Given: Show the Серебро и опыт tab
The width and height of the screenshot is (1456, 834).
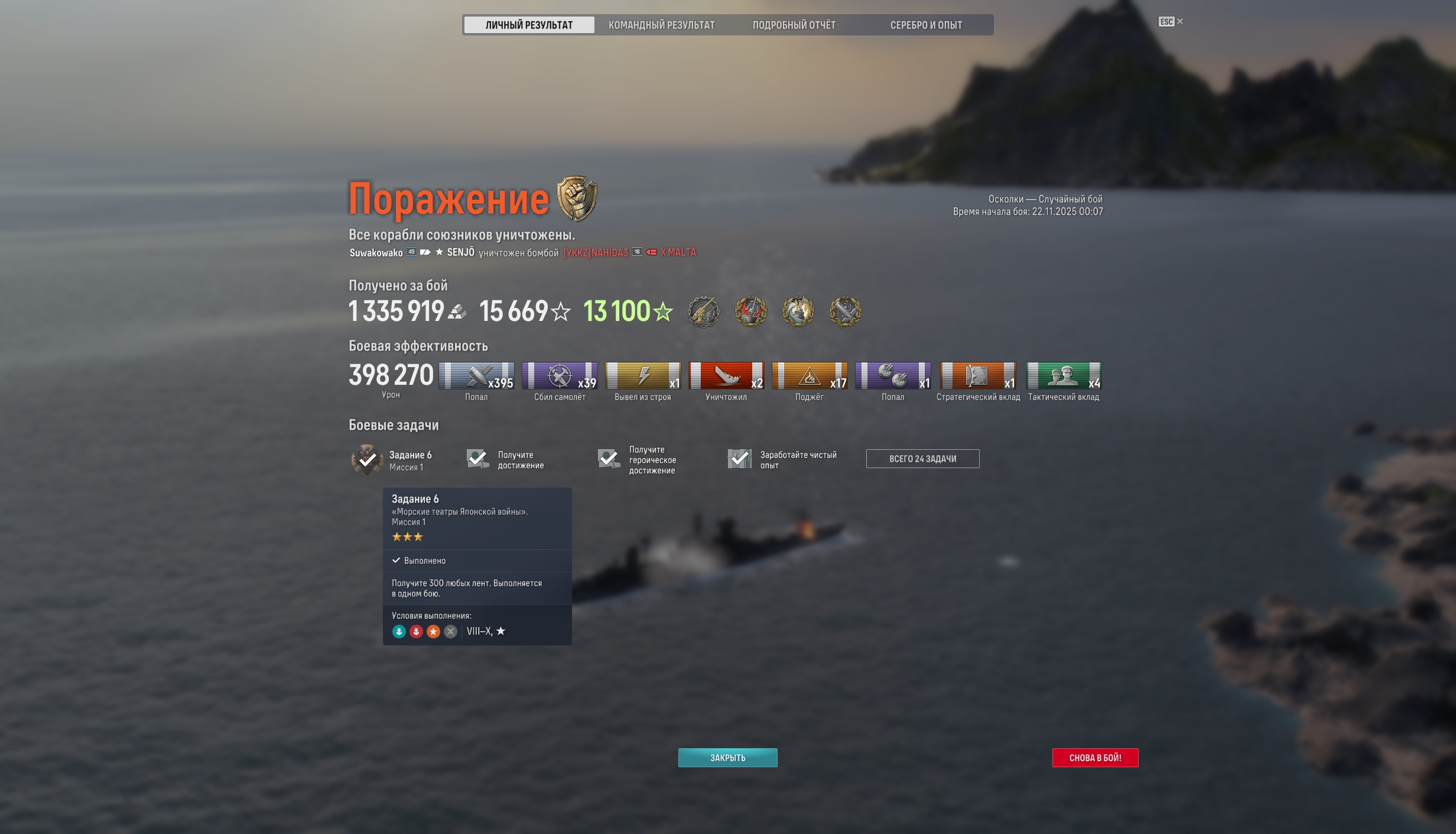Looking at the screenshot, I should 926,25.
